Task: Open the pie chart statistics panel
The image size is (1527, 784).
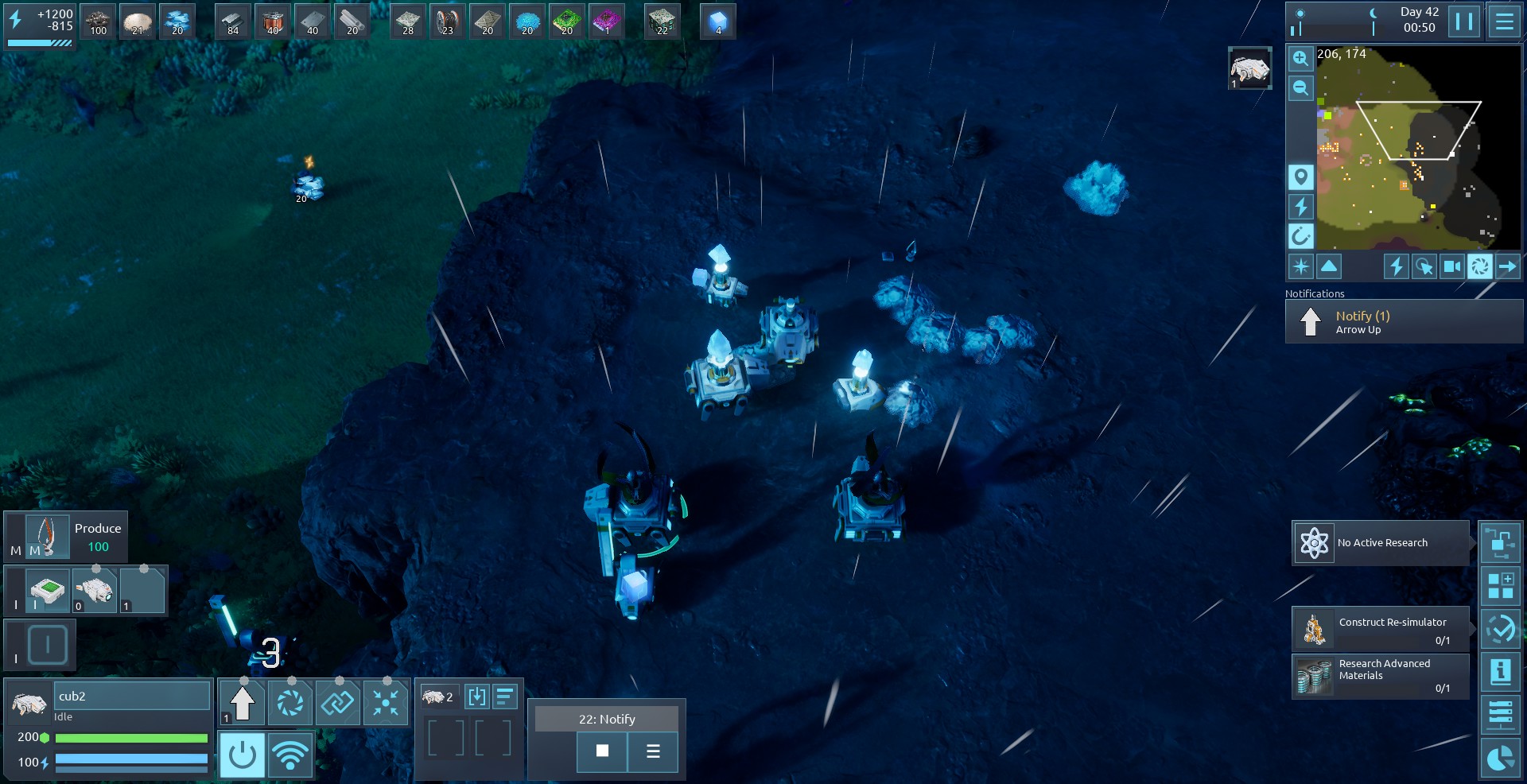Action: [1500, 758]
